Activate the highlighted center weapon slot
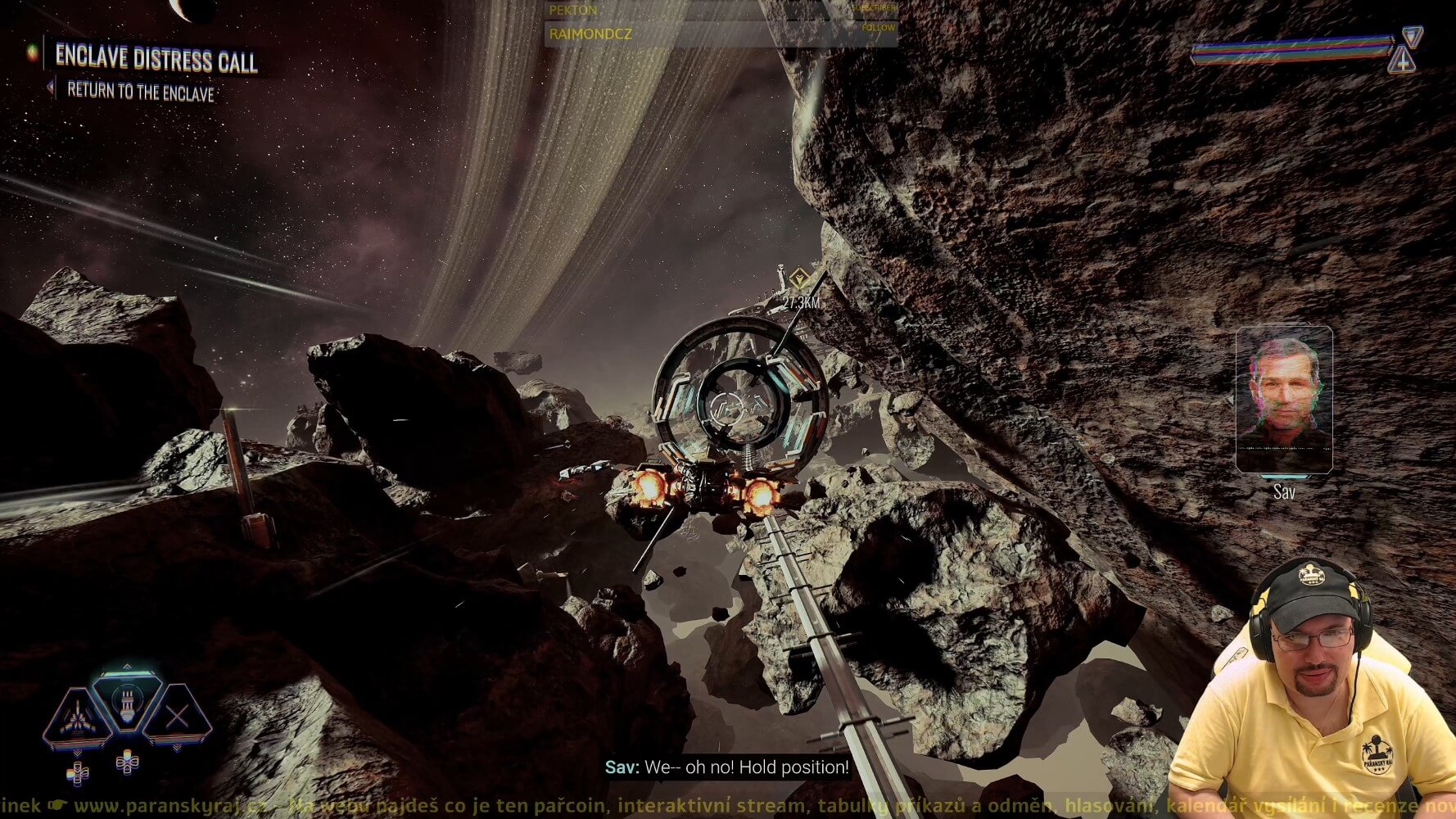Viewport: 1456px width, 819px height. point(127,702)
